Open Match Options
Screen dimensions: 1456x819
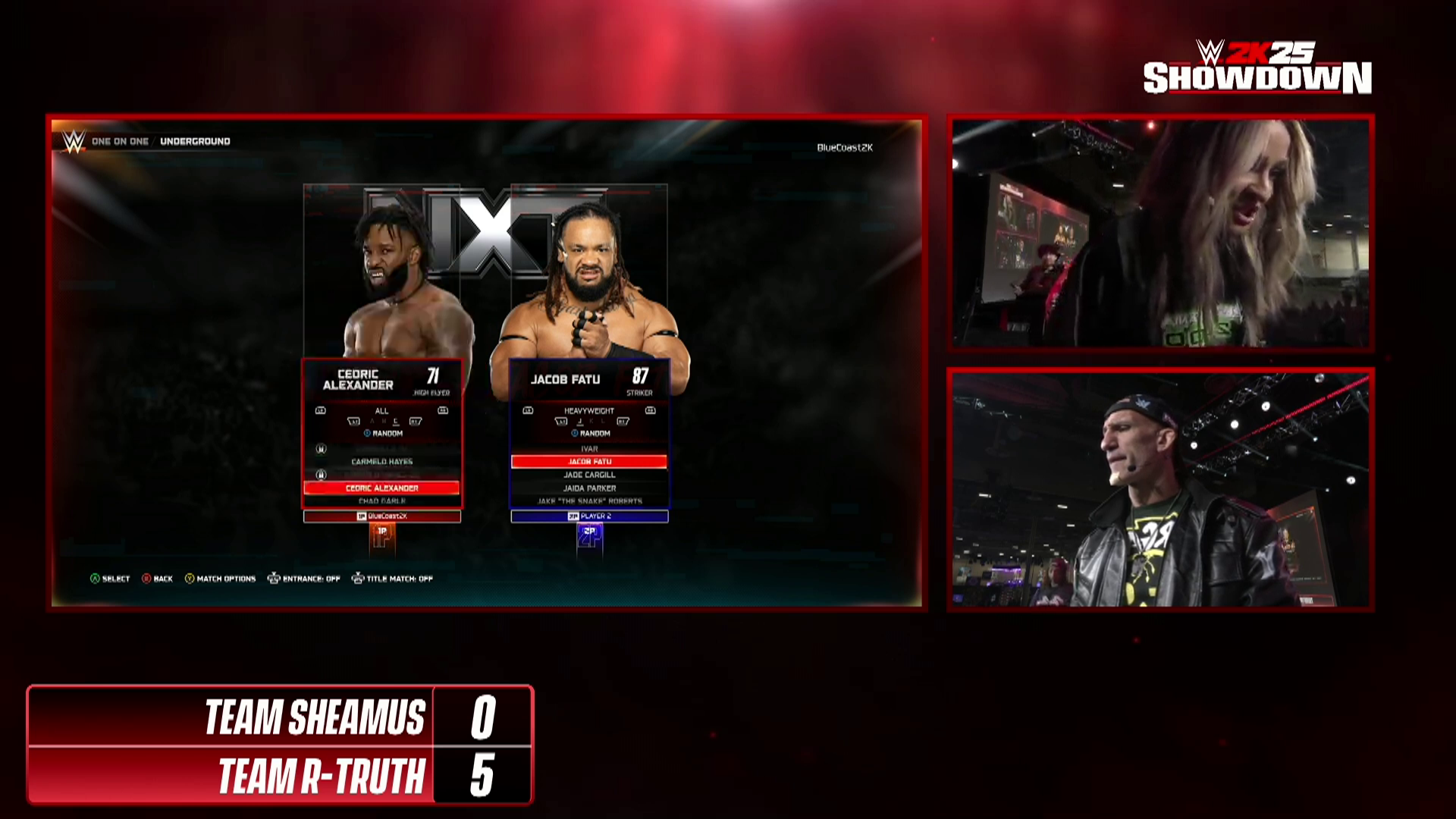pyautogui.click(x=220, y=579)
